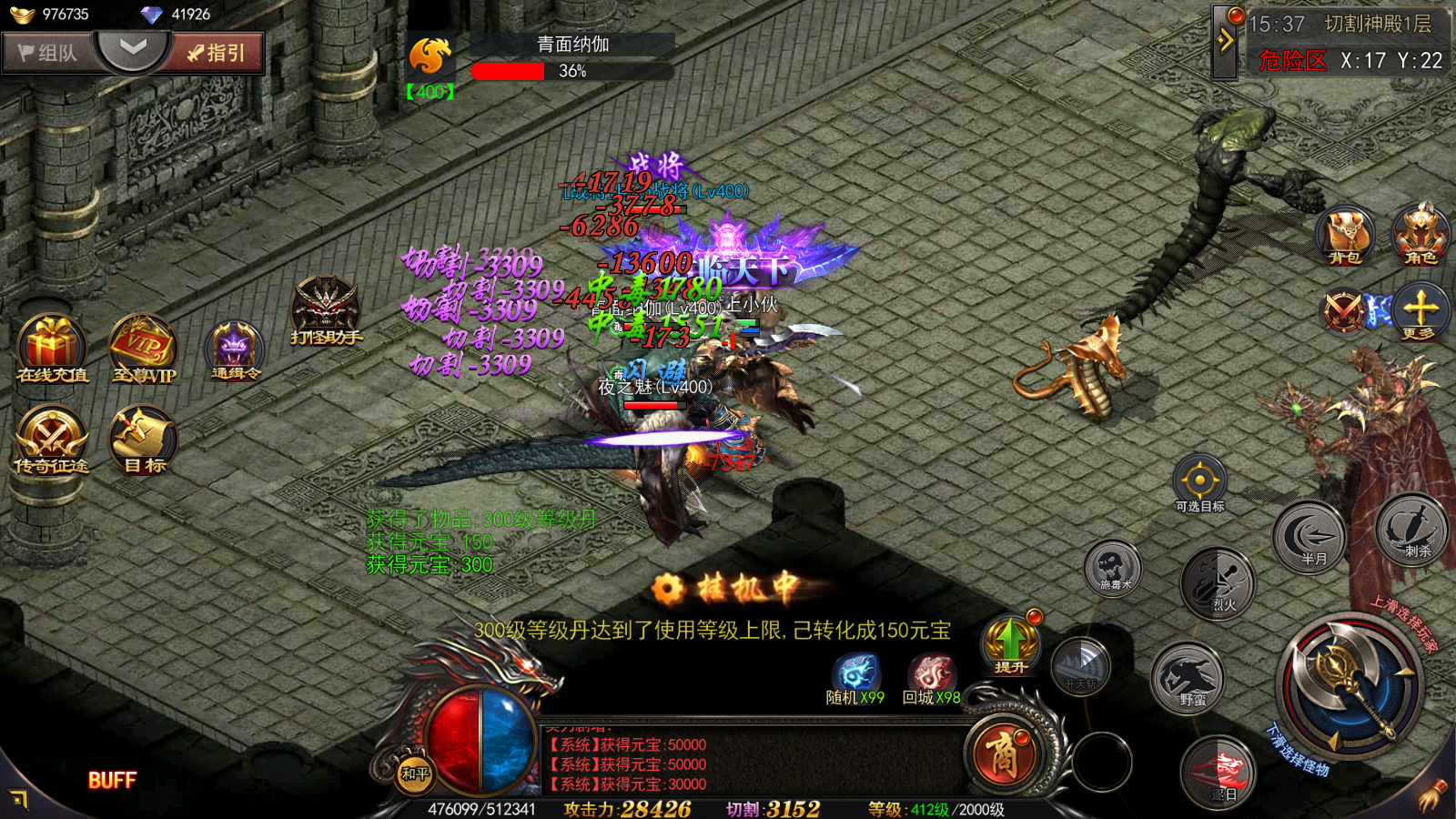The width and height of the screenshot is (1456, 819).
Task: Open the BUFF status panel
Action: [112, 780]
